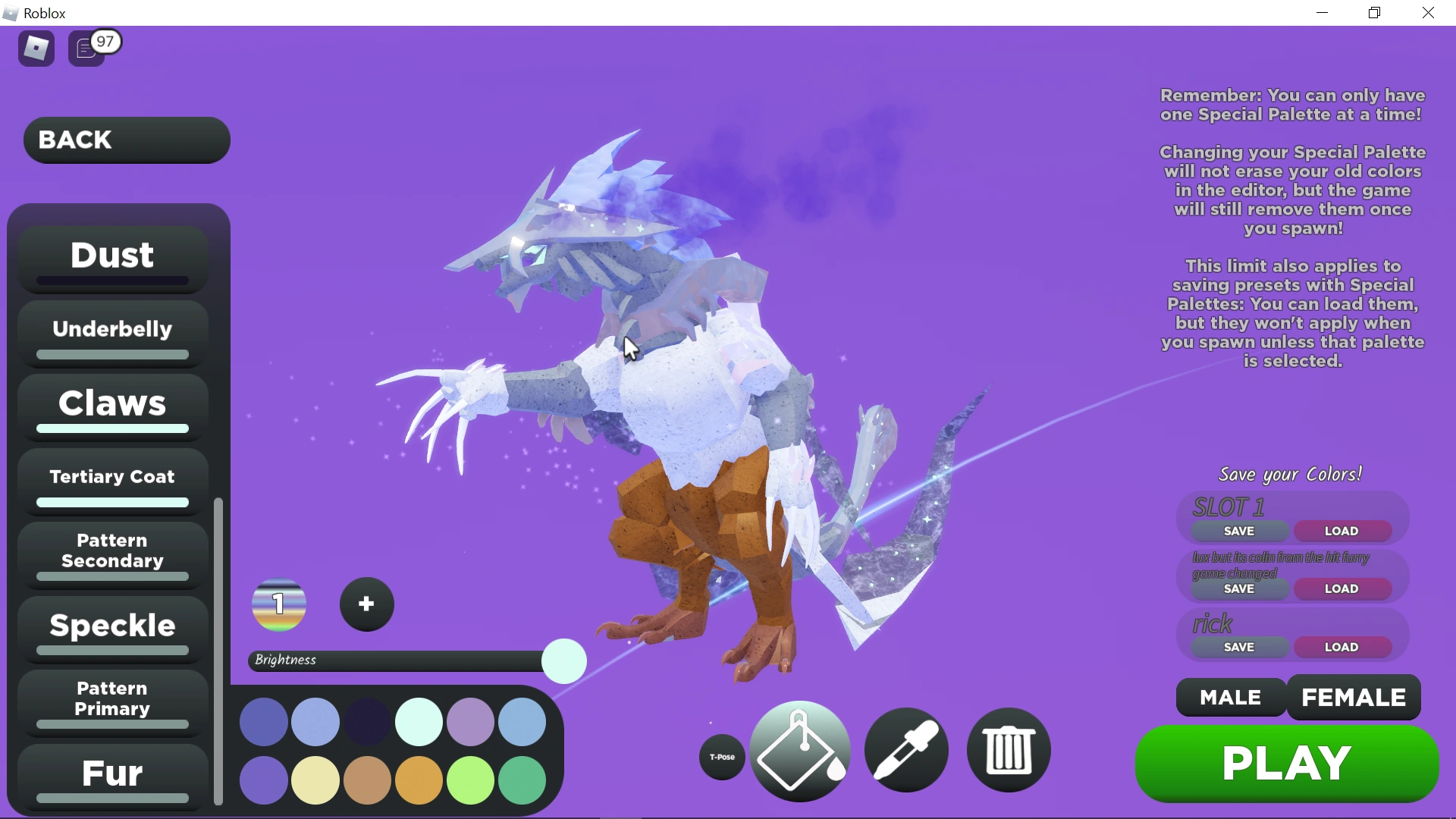
Task: Select the paint bucket fill tool
Action: [x=800, y=751]
